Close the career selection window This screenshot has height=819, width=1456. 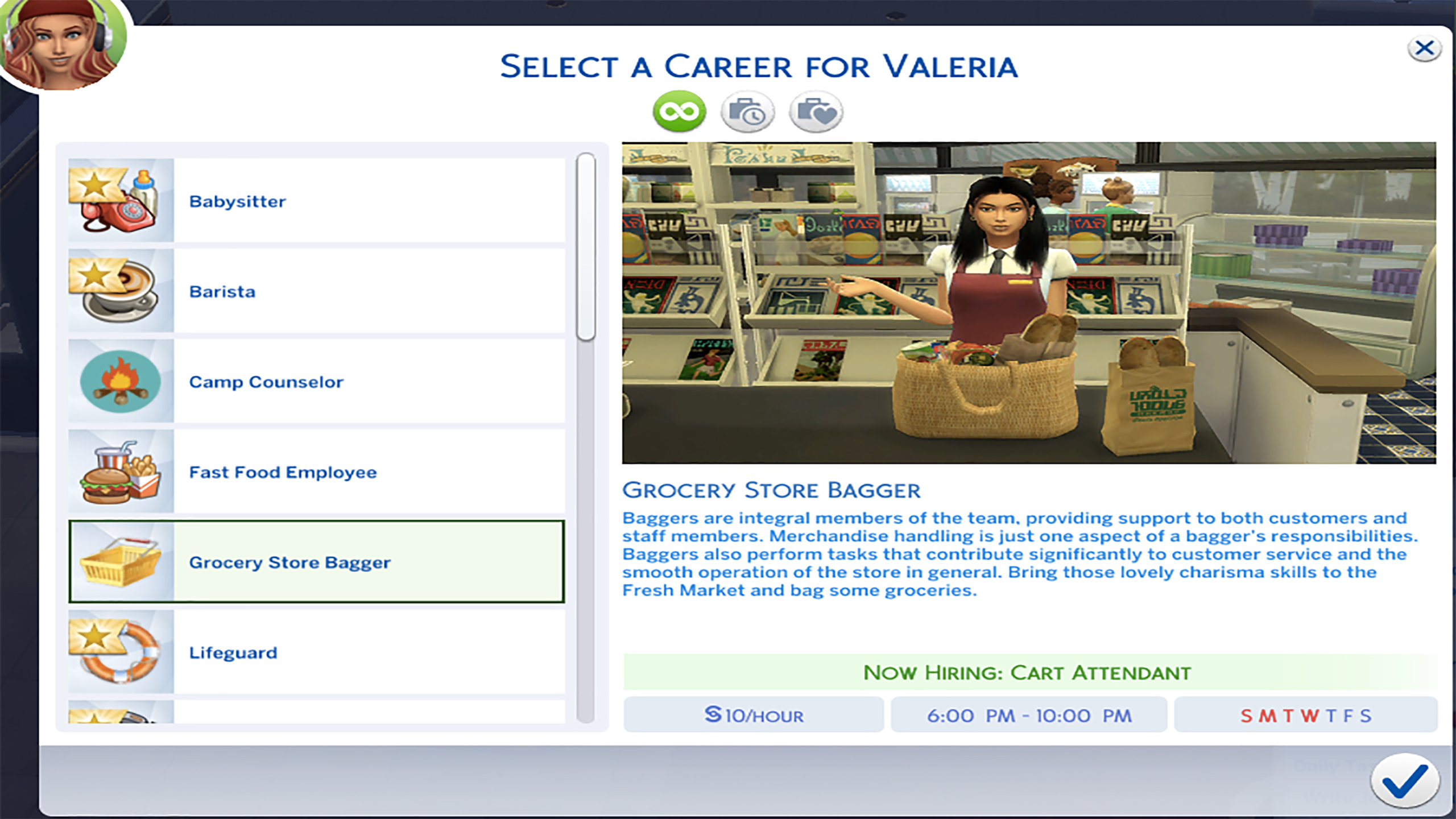pos(1424,49)
